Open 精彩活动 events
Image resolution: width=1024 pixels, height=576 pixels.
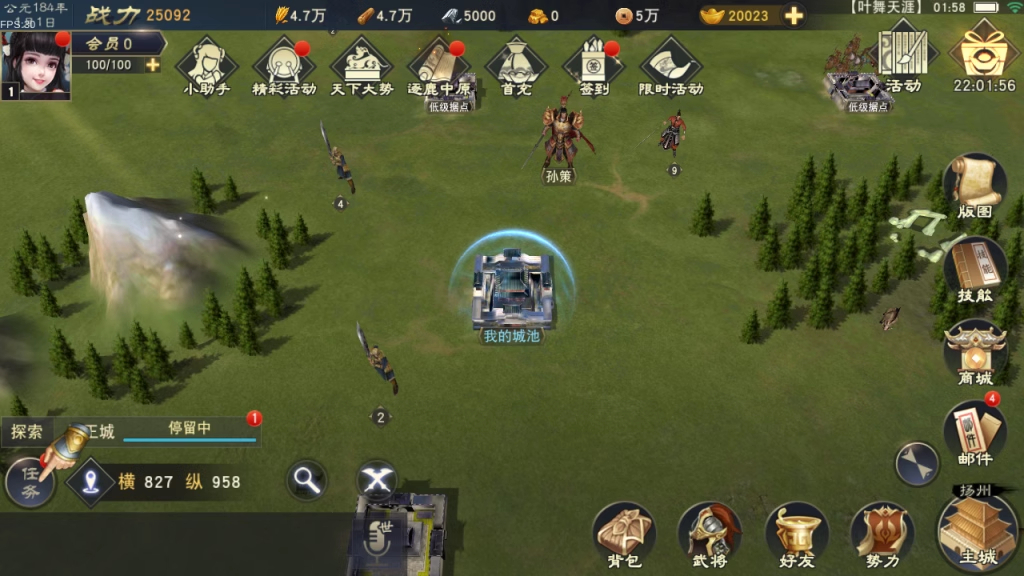(284, 63)
